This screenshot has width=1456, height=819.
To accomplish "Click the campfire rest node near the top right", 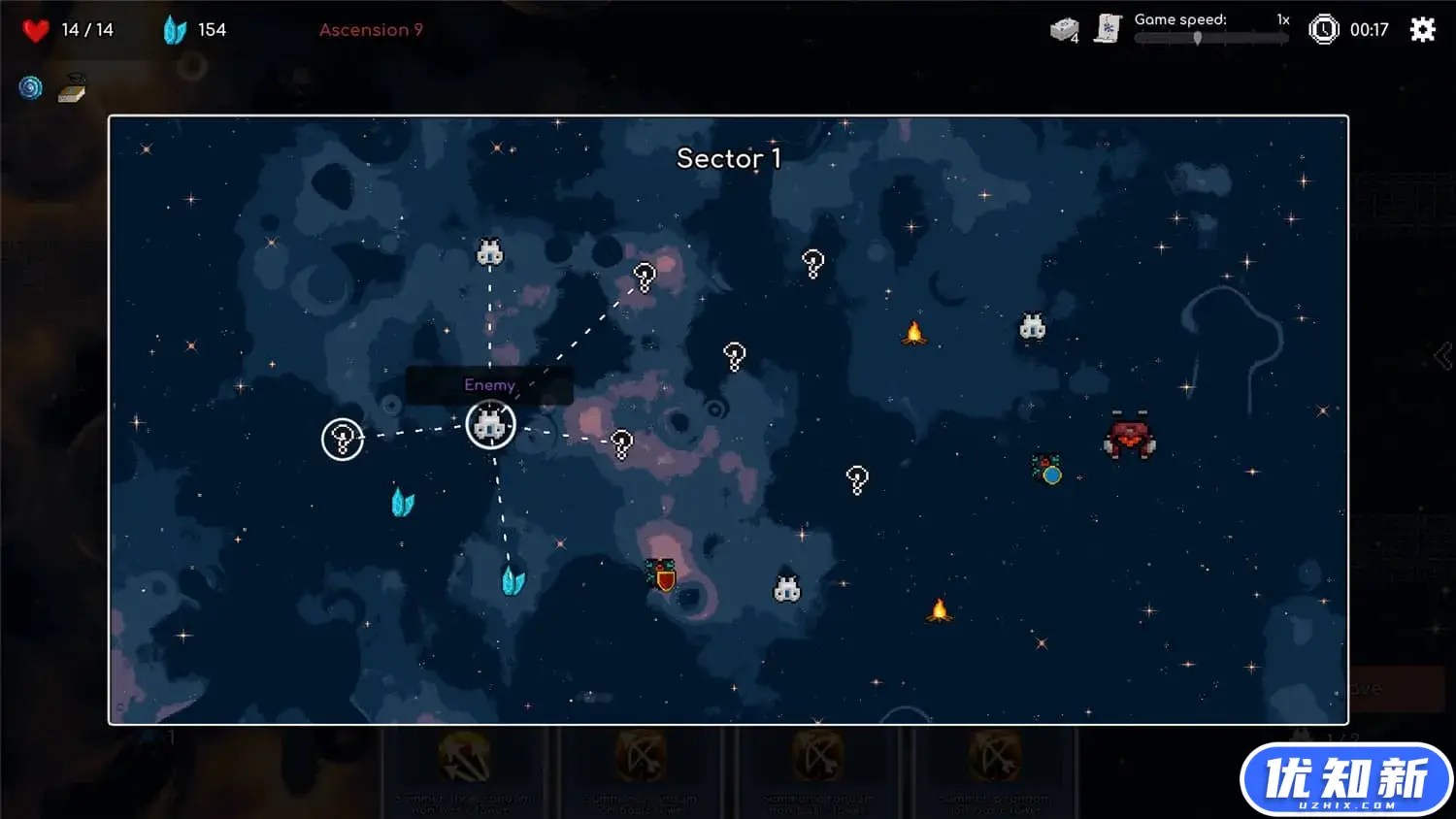I will coord(915,335).
